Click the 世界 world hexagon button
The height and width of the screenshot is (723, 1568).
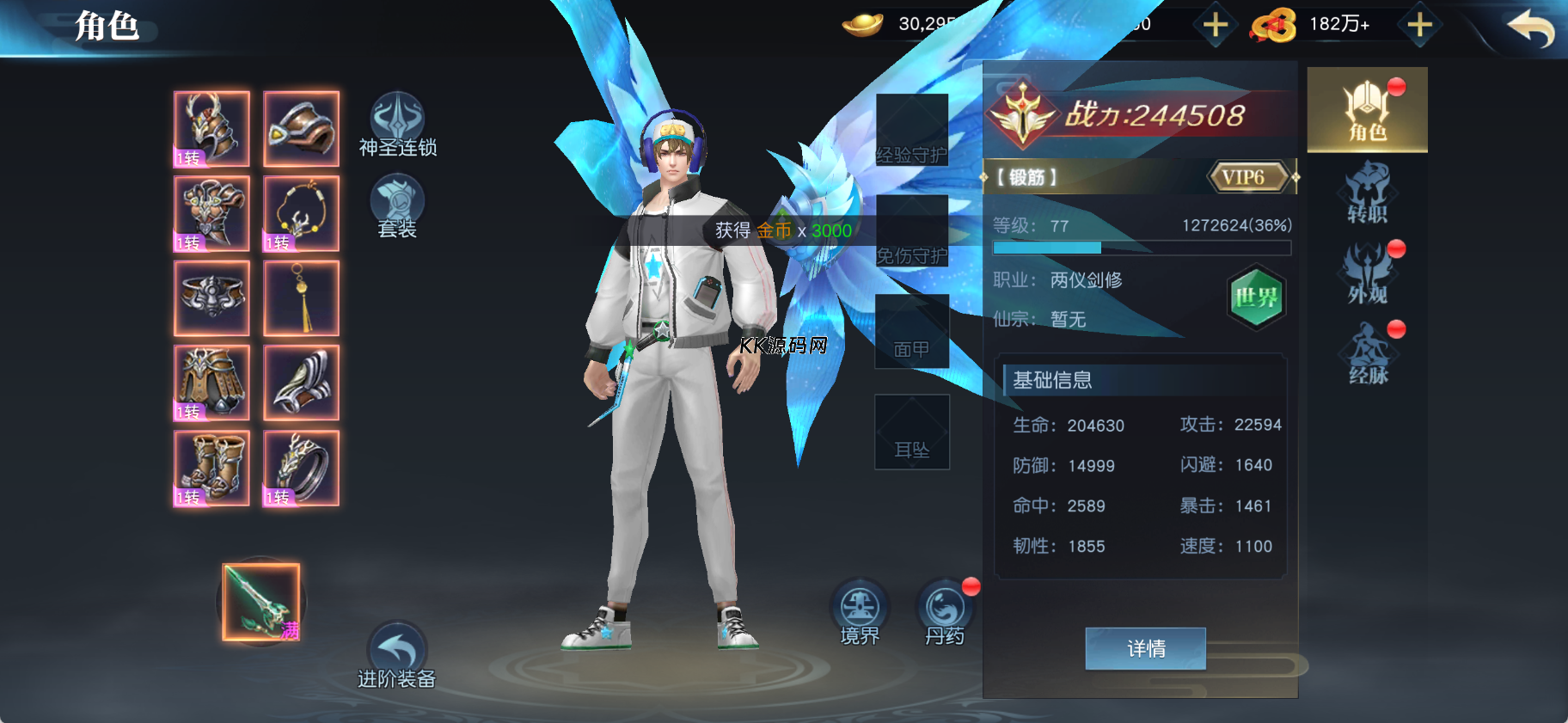click(x=1256, y=297)
